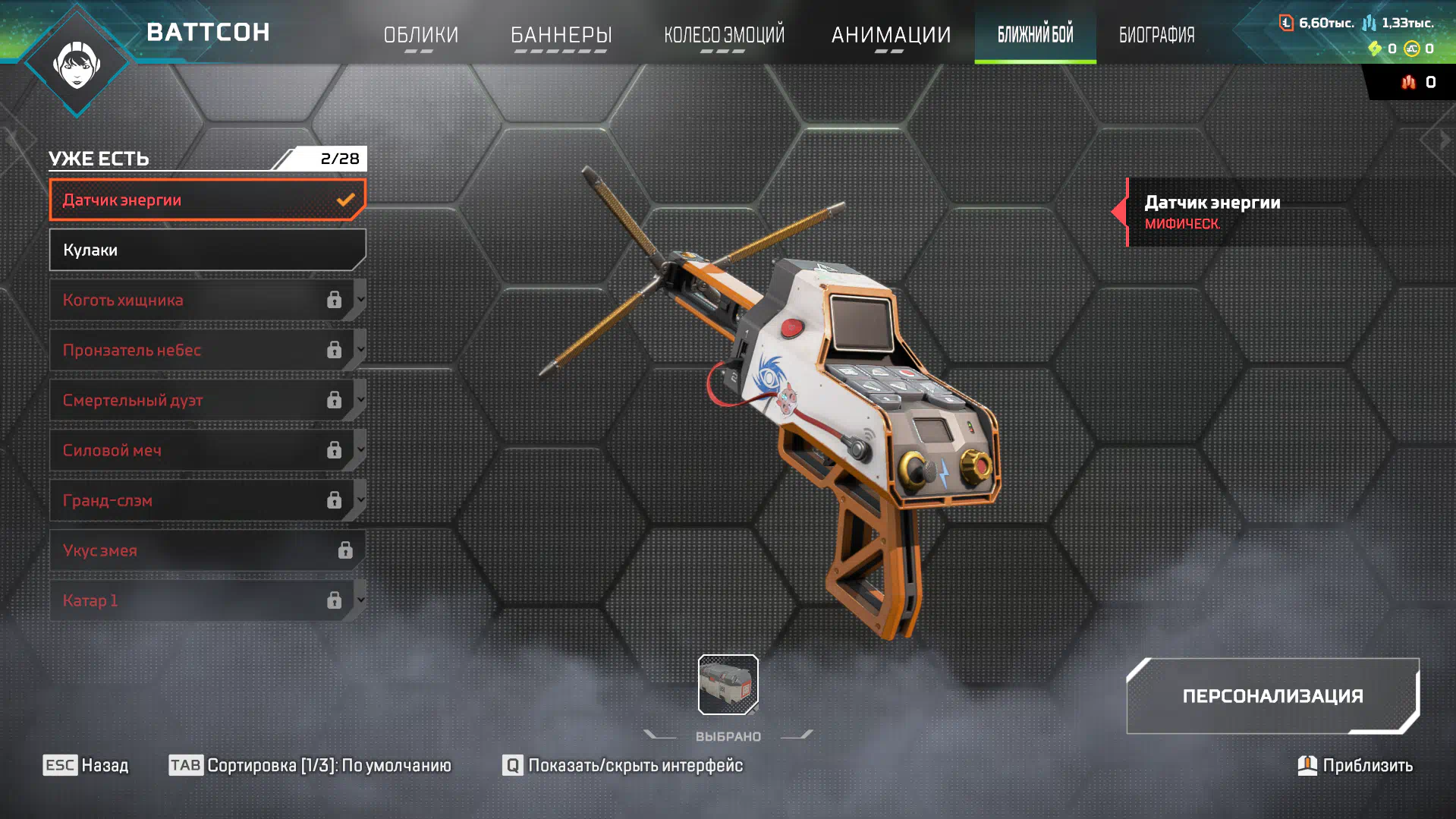Select the КОЛЕСО ЭМОЦИЙ tab
The image size is (1456, 819).
tap(724, 35)
